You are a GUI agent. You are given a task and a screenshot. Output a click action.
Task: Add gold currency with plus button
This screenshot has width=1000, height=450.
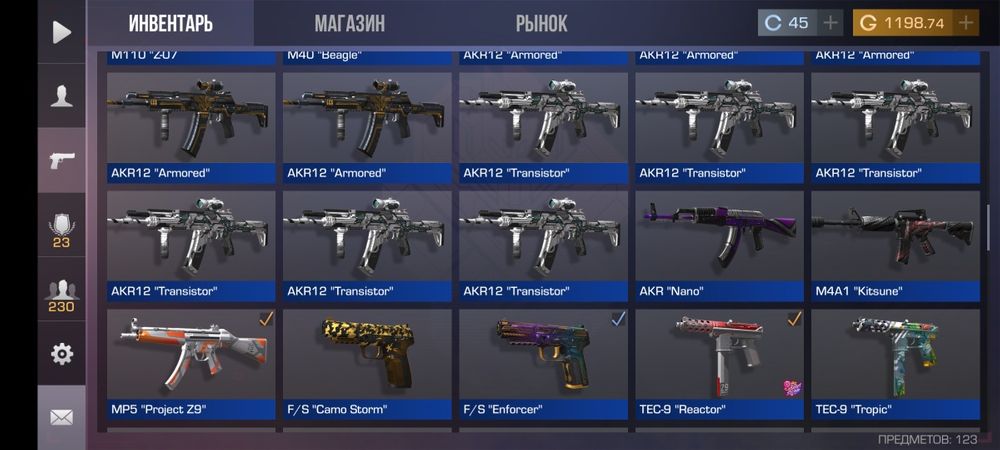pos(966,23)
